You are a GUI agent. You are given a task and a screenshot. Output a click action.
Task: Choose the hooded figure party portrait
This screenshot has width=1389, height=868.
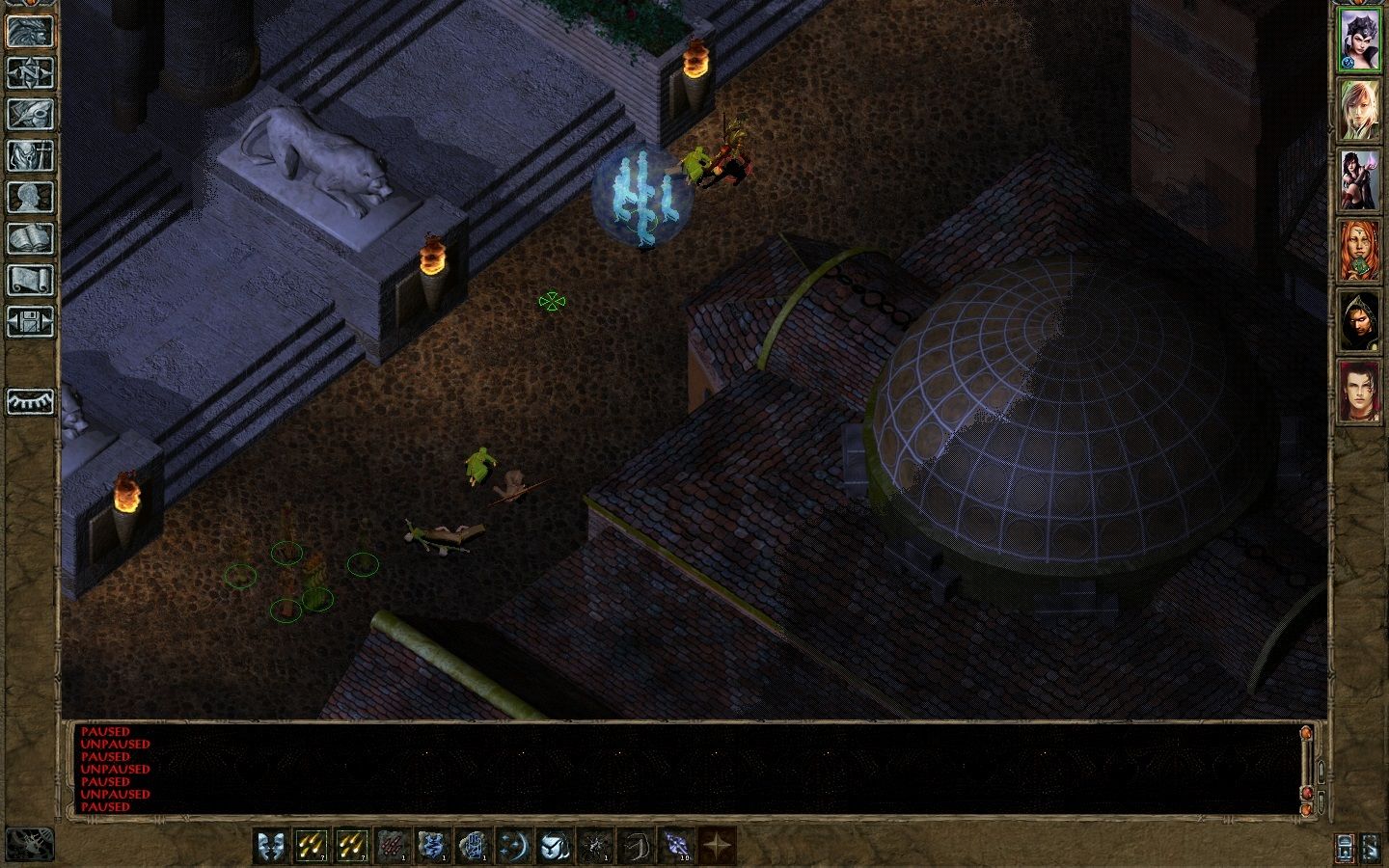click(x=1360, y=321)
